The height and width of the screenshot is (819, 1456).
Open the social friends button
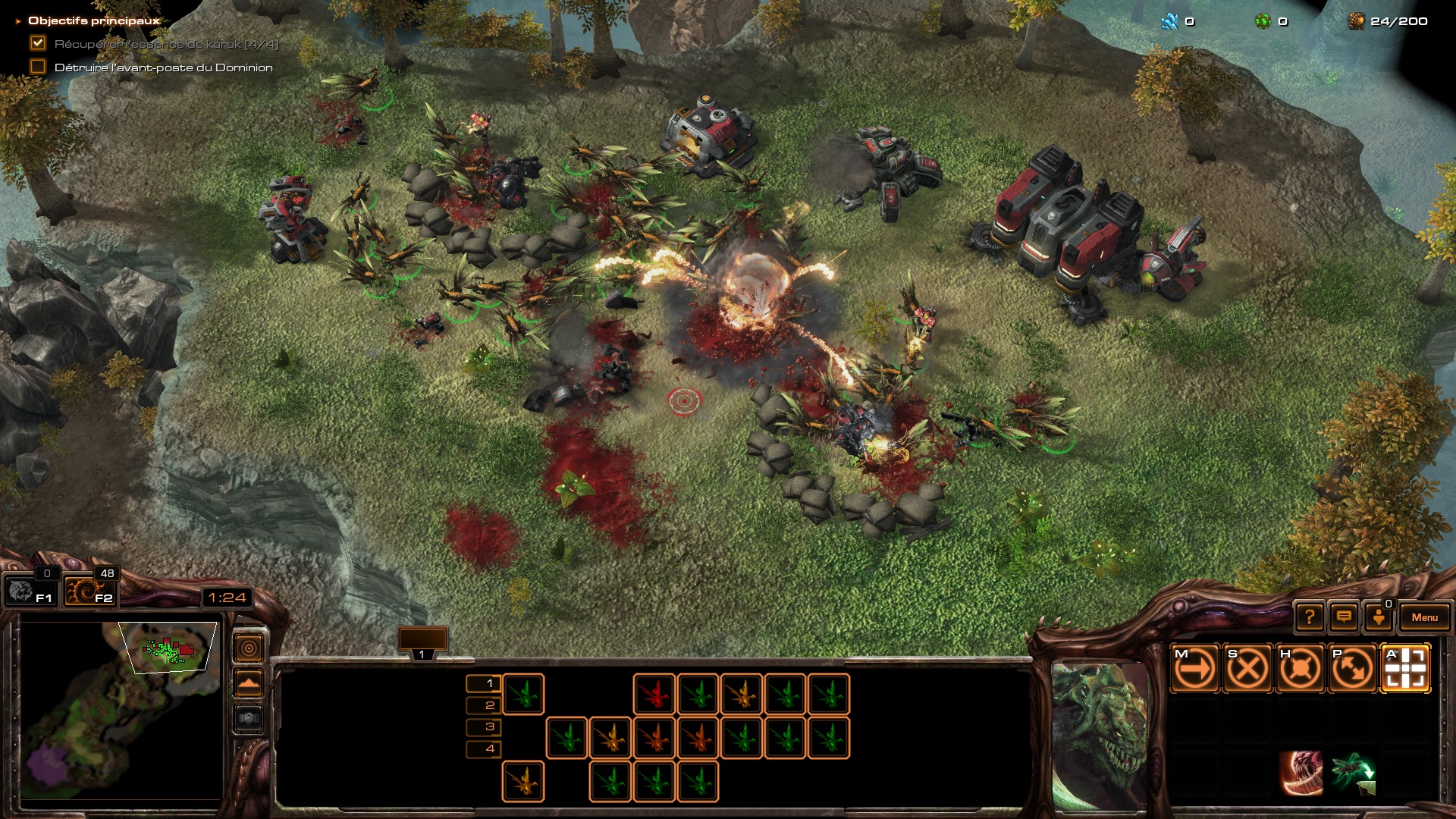point(1379,617)
